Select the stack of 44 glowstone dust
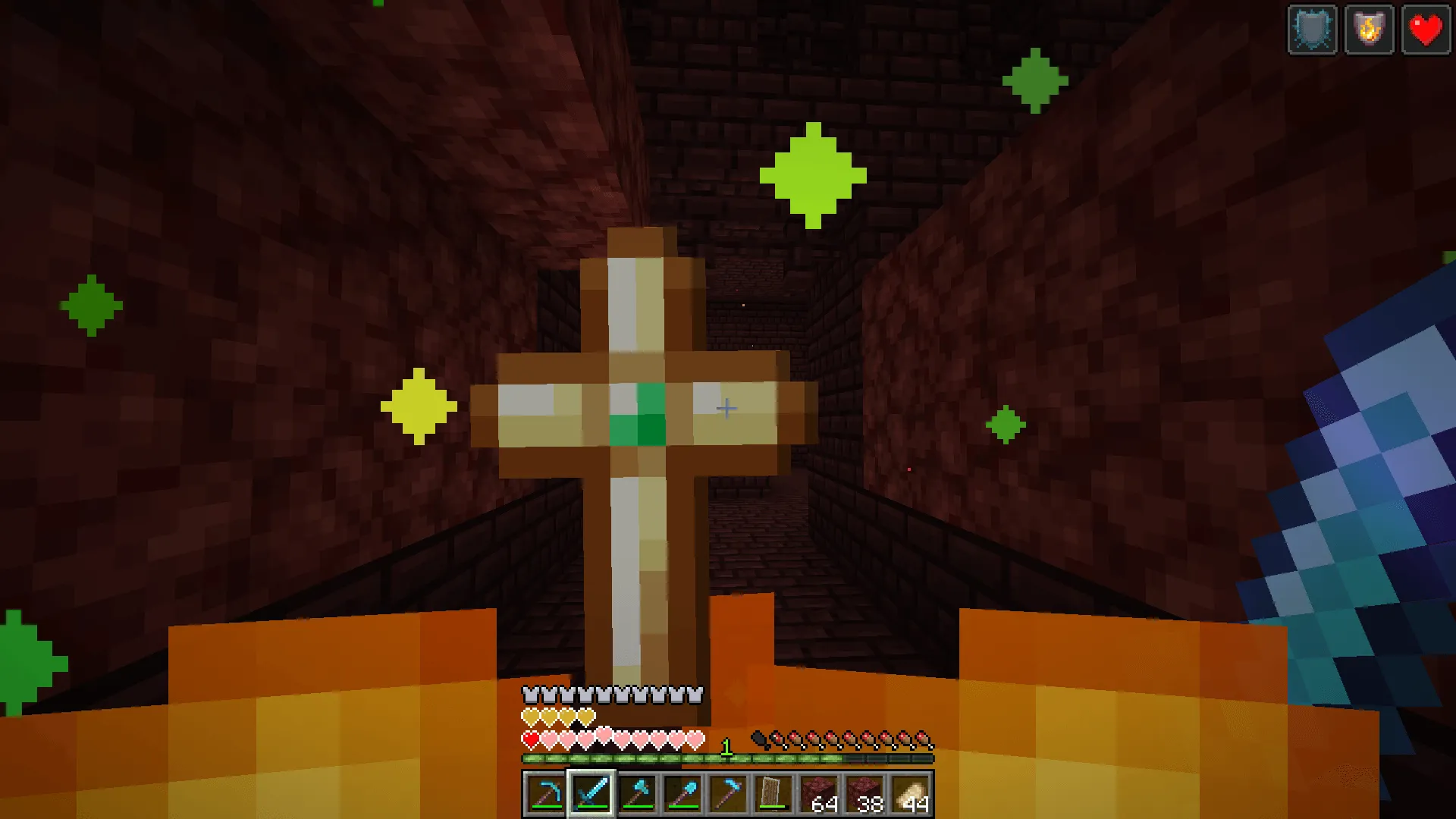1456x819 pixels. [x=908, y=794]
